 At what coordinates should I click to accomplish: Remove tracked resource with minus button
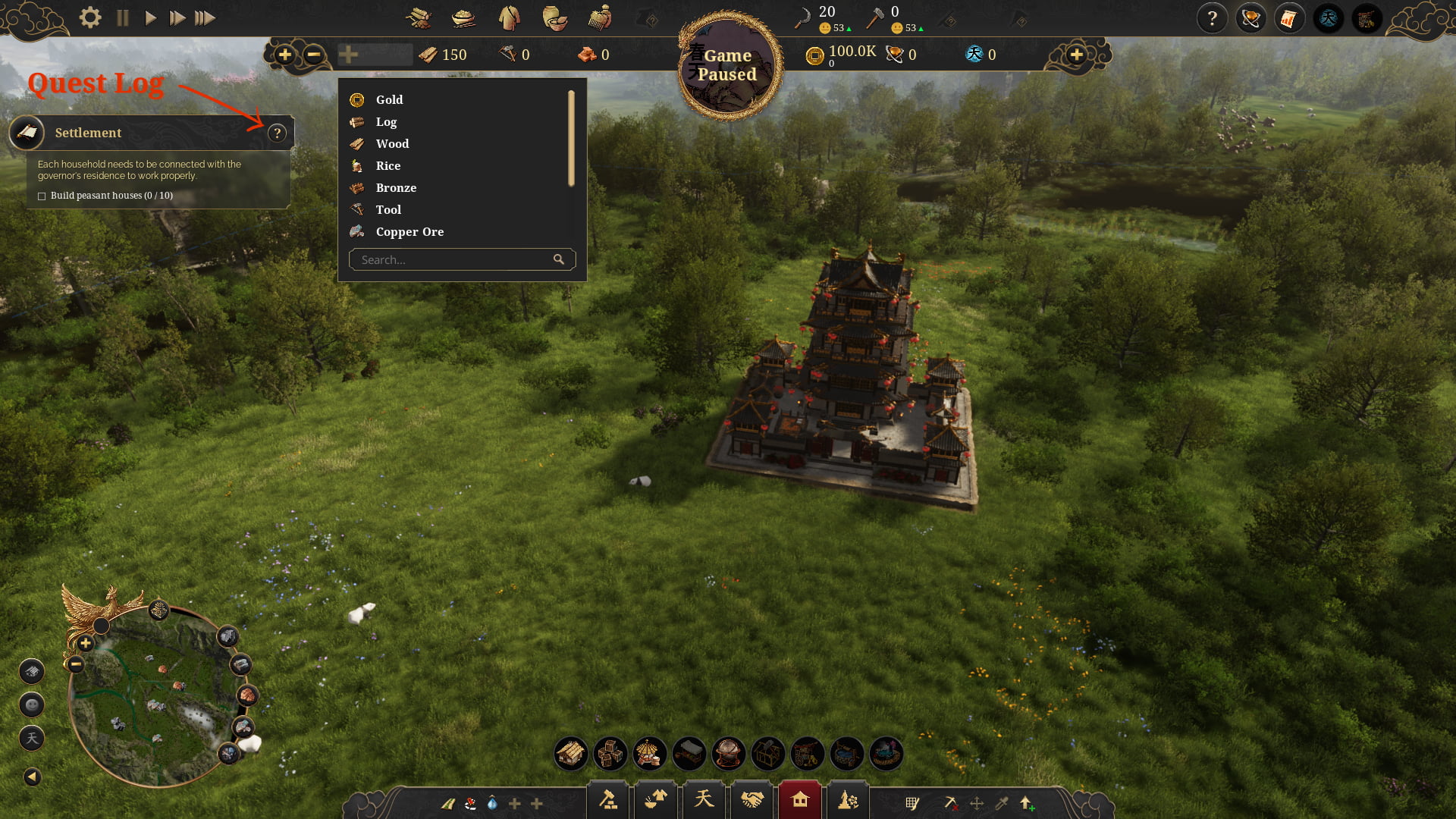(x=313, y=55)
